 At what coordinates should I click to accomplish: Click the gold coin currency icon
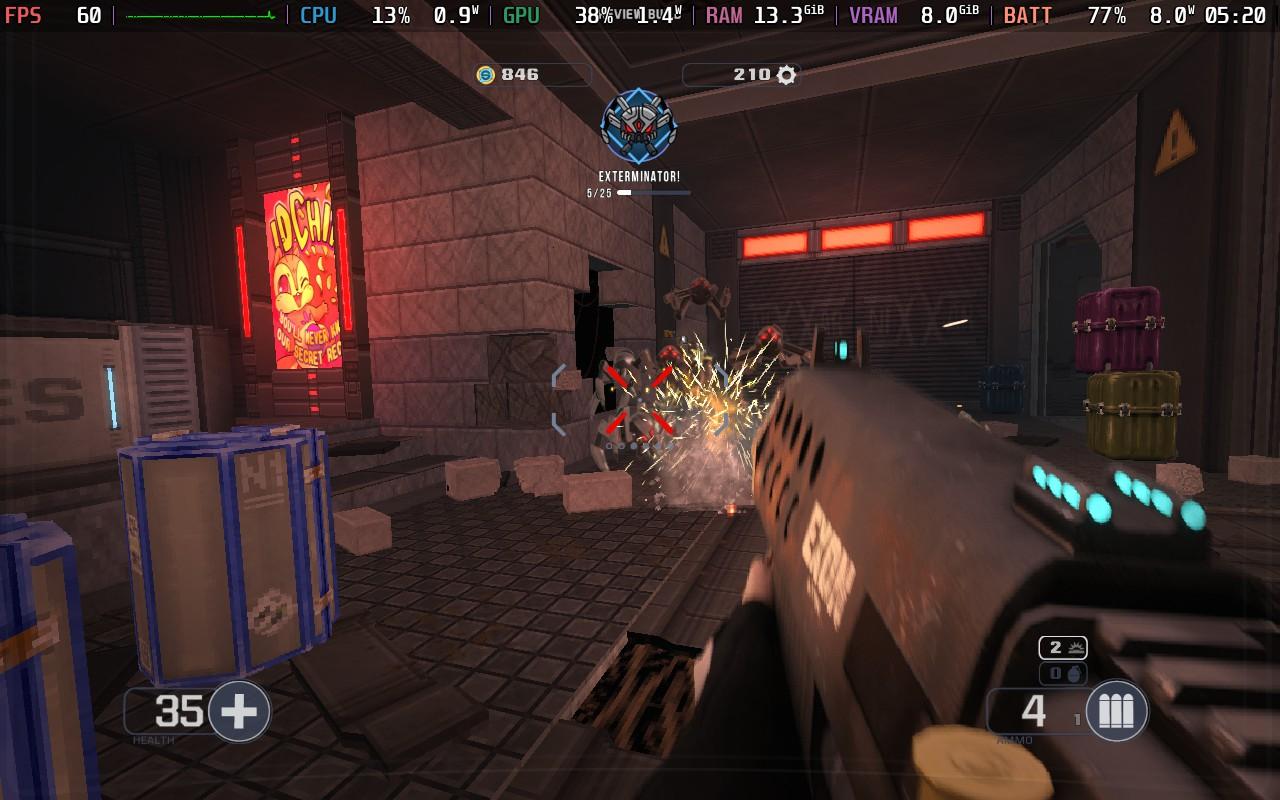click(486, 75)
